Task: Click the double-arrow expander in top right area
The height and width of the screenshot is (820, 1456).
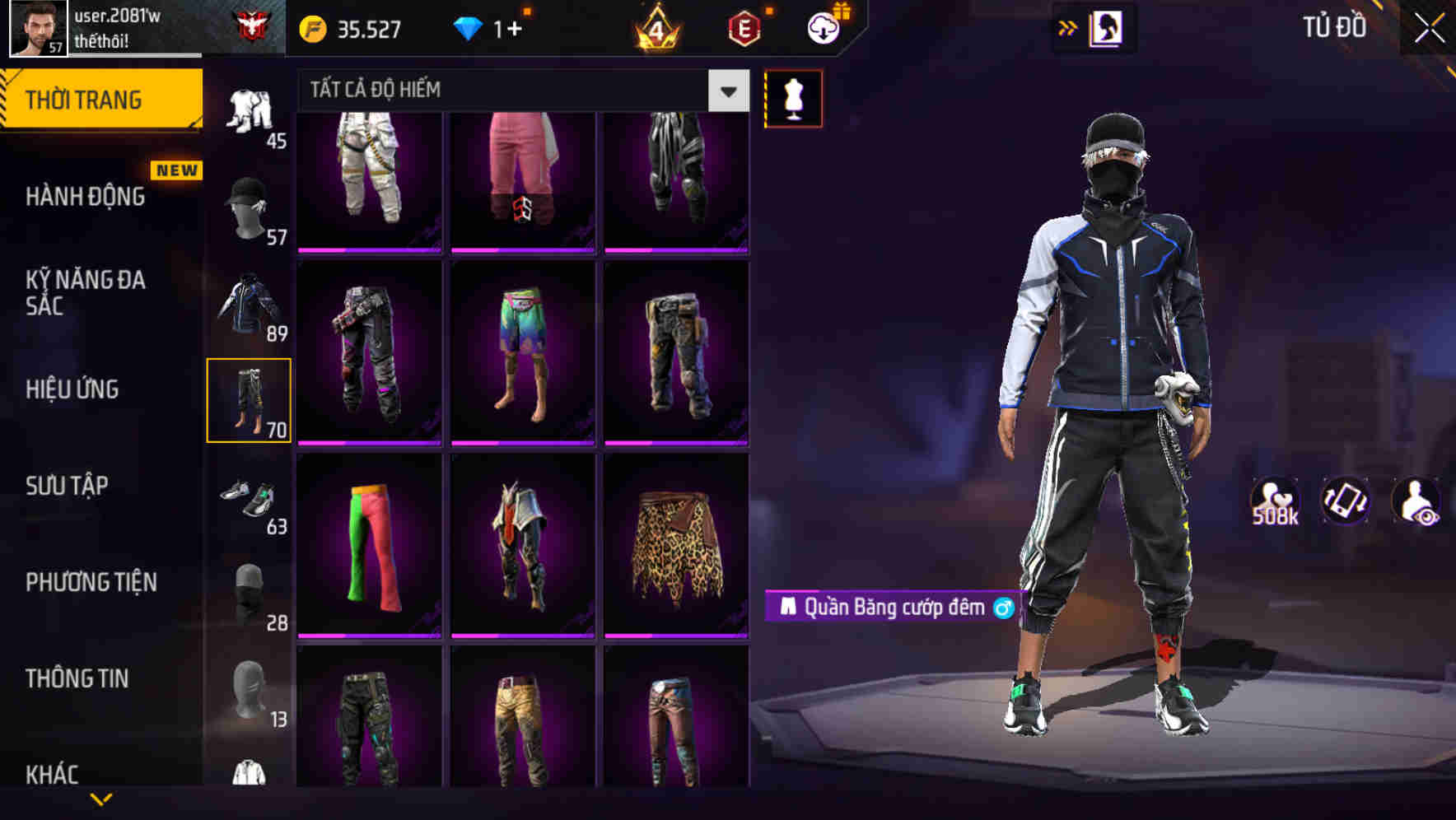Action: click(1067, 26)
